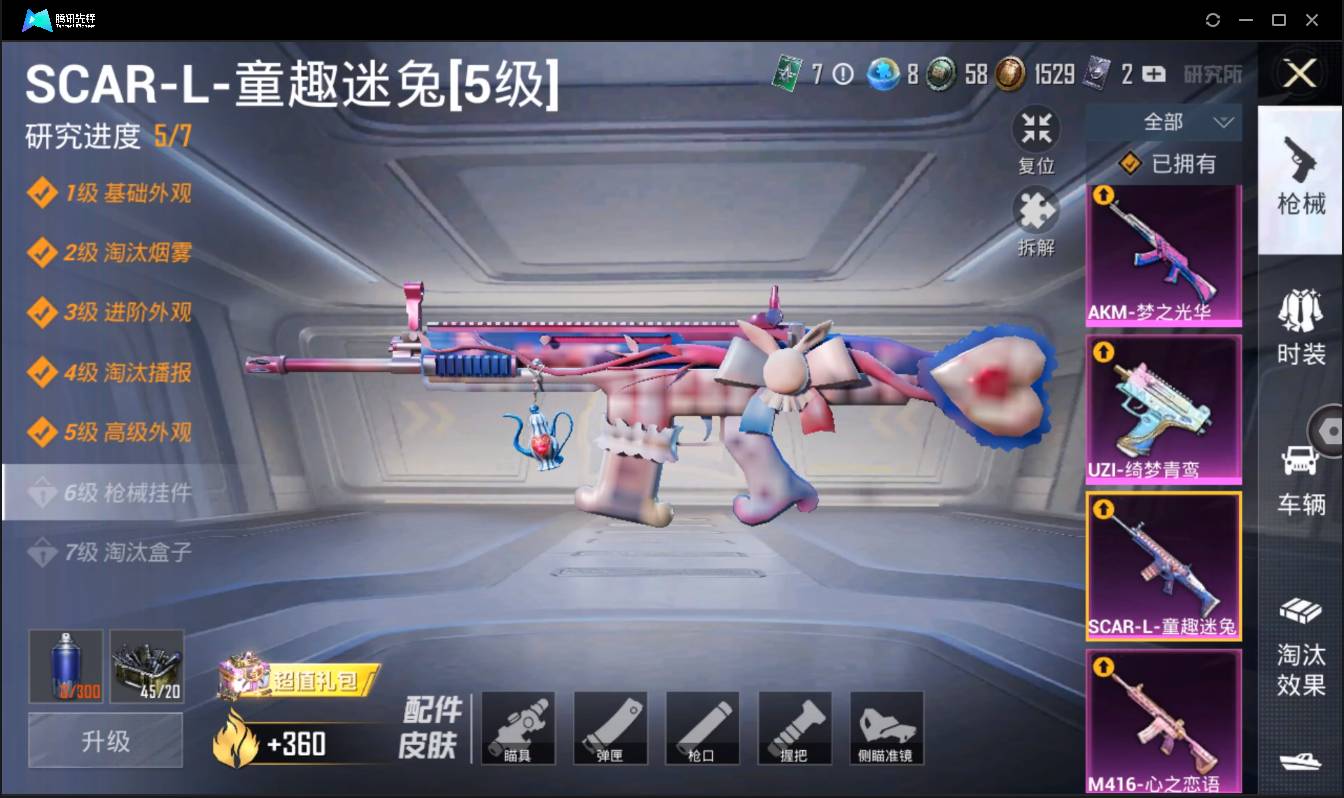Select the 侧瞄准镜 side scope attachment icon

click(886, 727)
